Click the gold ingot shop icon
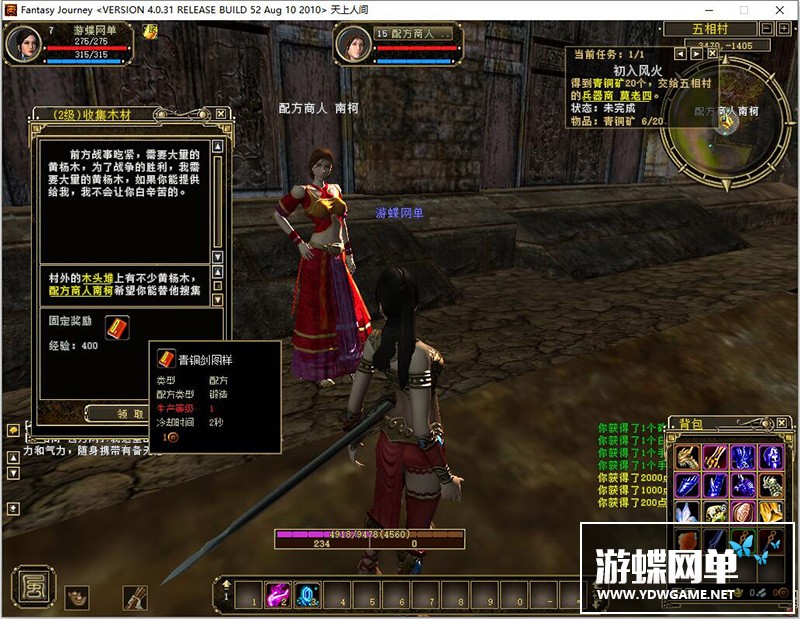 pos(76,597)
